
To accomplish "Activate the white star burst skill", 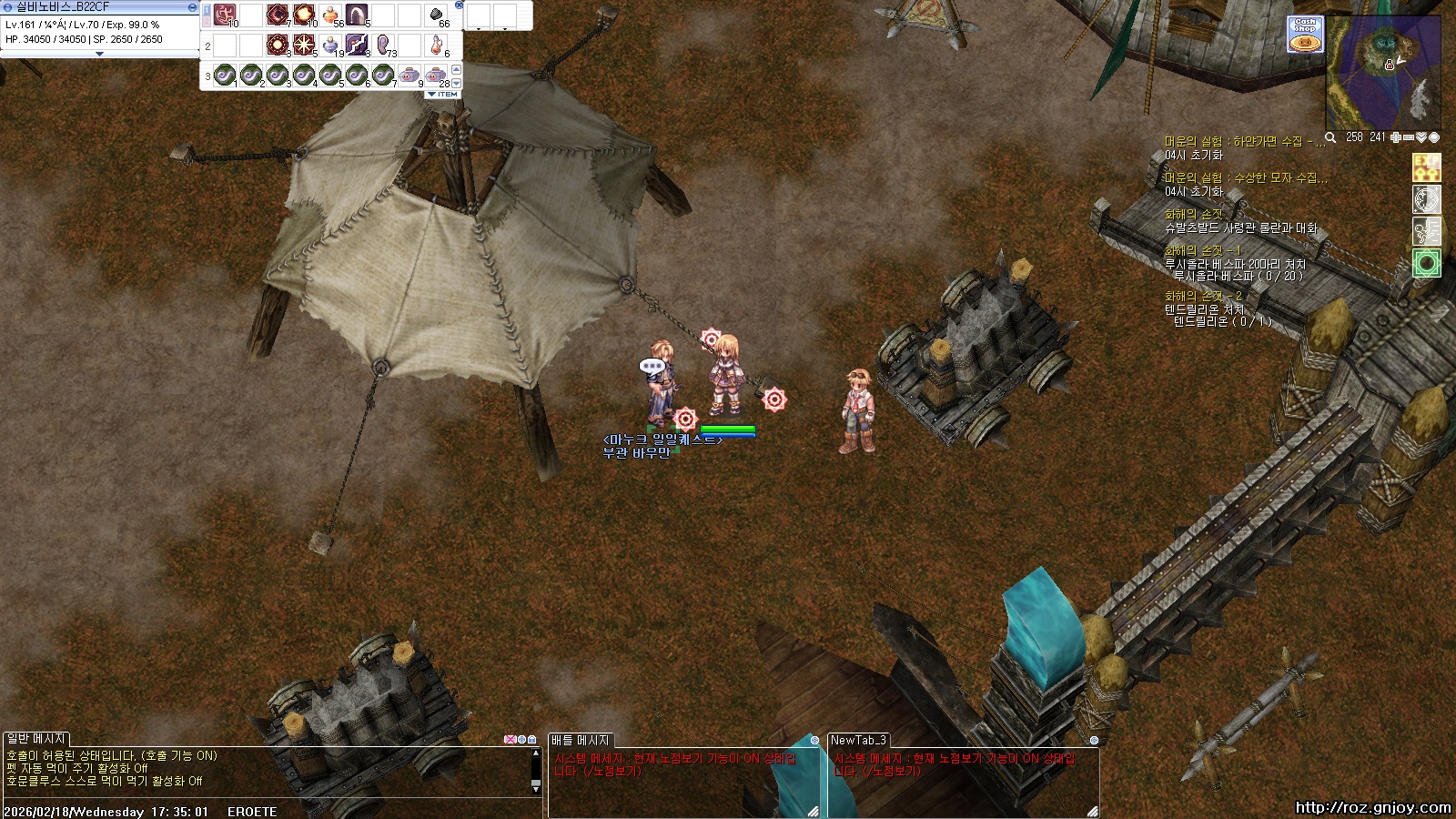I will tap(304, 45).
